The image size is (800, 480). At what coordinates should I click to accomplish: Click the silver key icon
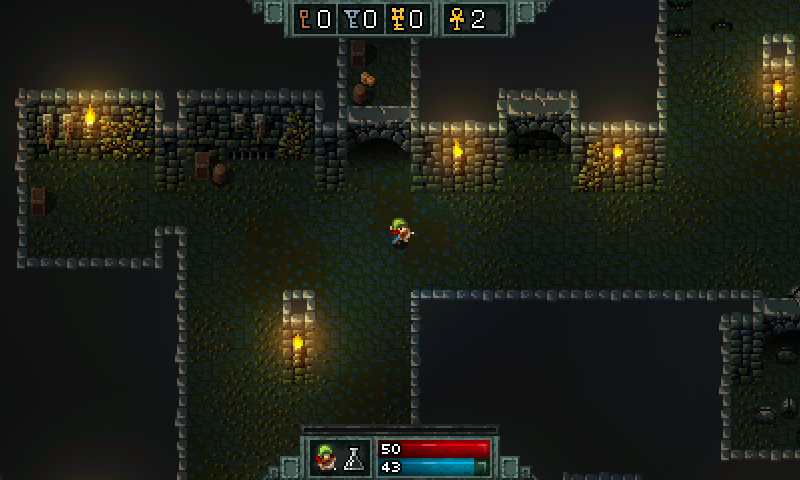coord(352,18)
